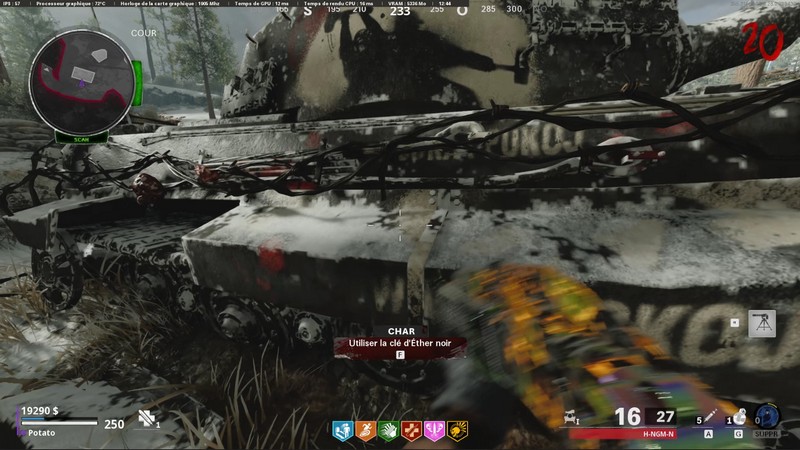Select the orange Stamin-Up perk icon

click(x=365, y=431)
